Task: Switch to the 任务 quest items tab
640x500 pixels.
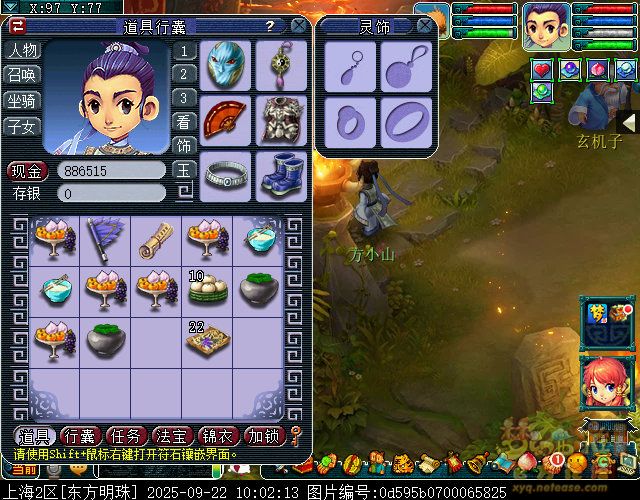Action: (x=127, y=436)
